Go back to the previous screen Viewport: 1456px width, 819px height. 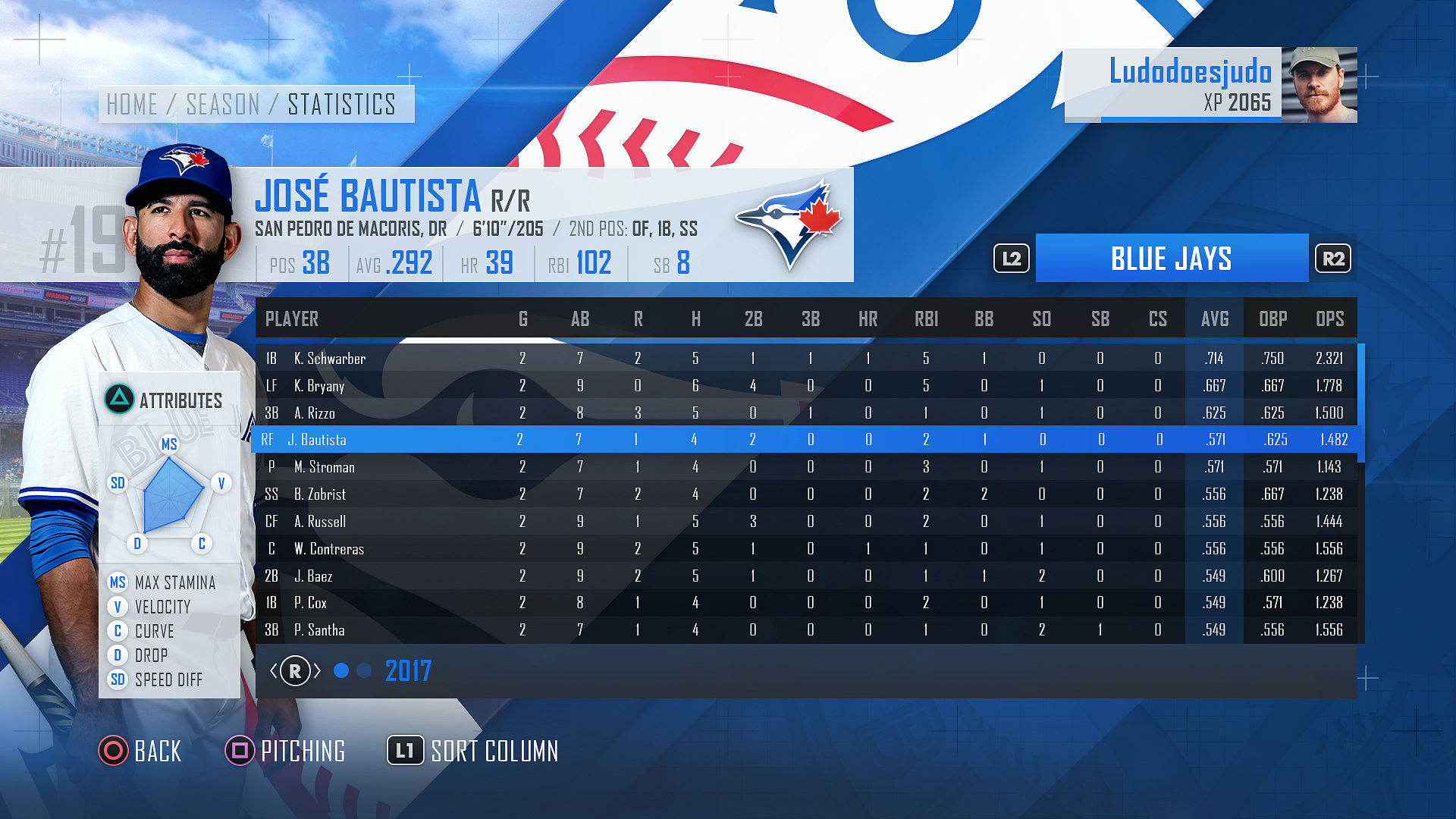coord(141,751)
